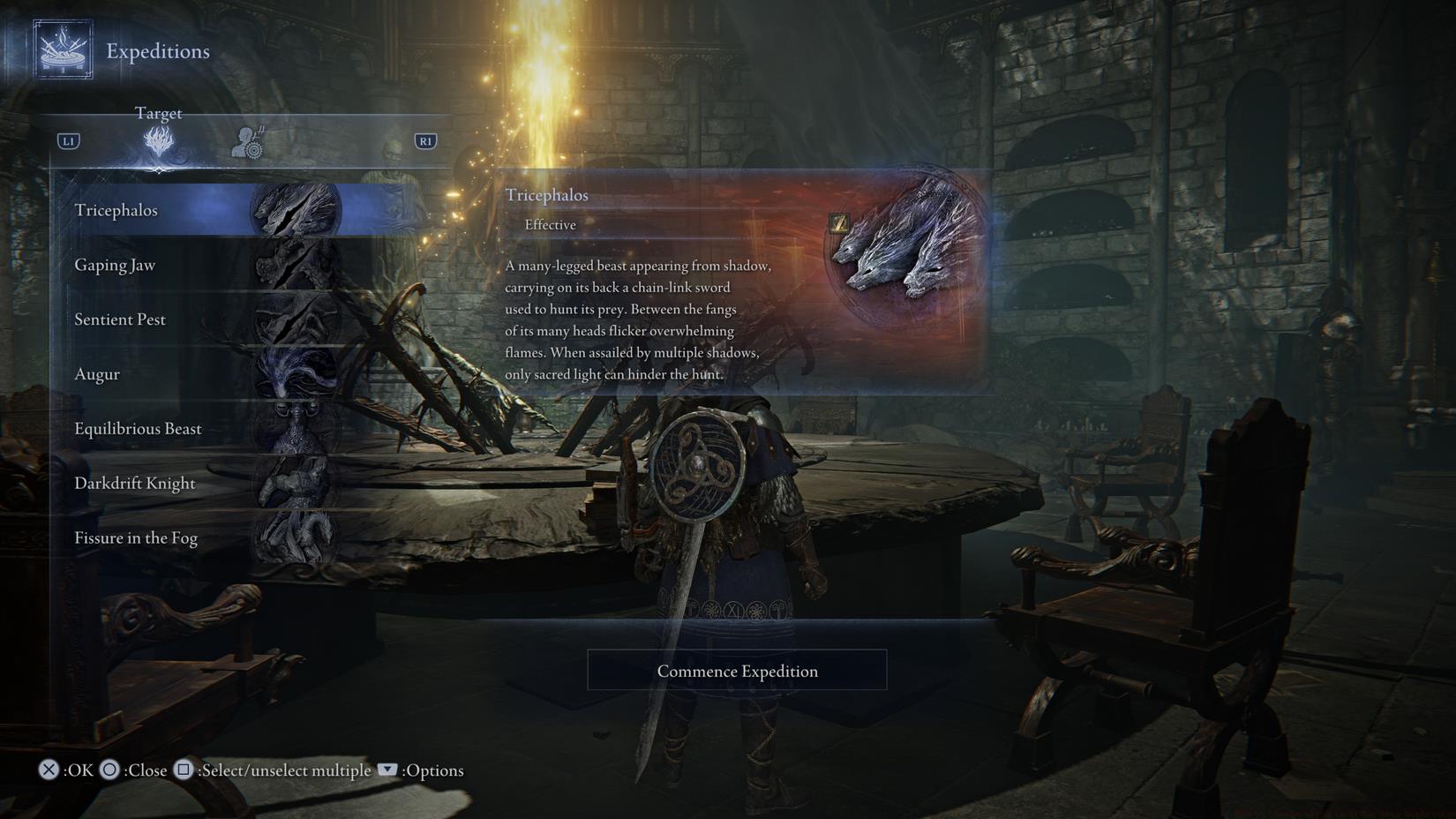Click the Commence Expedition button

737,671
